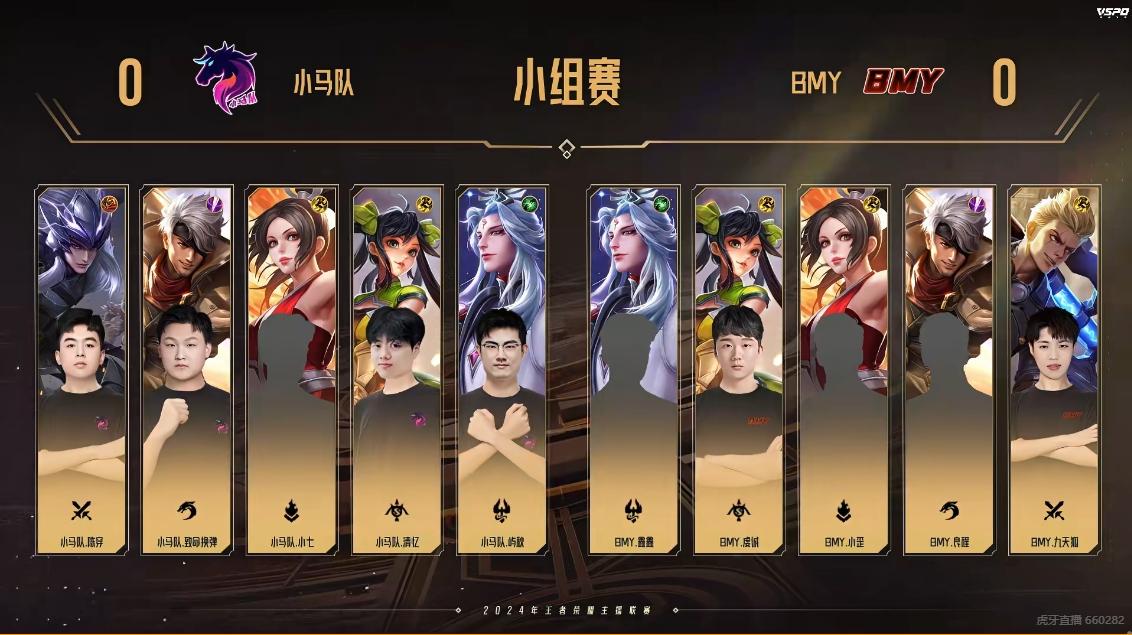Open the BMY.鑫鑫 player card
This screenshot has height=635, width=1132.
click(634, 370)
